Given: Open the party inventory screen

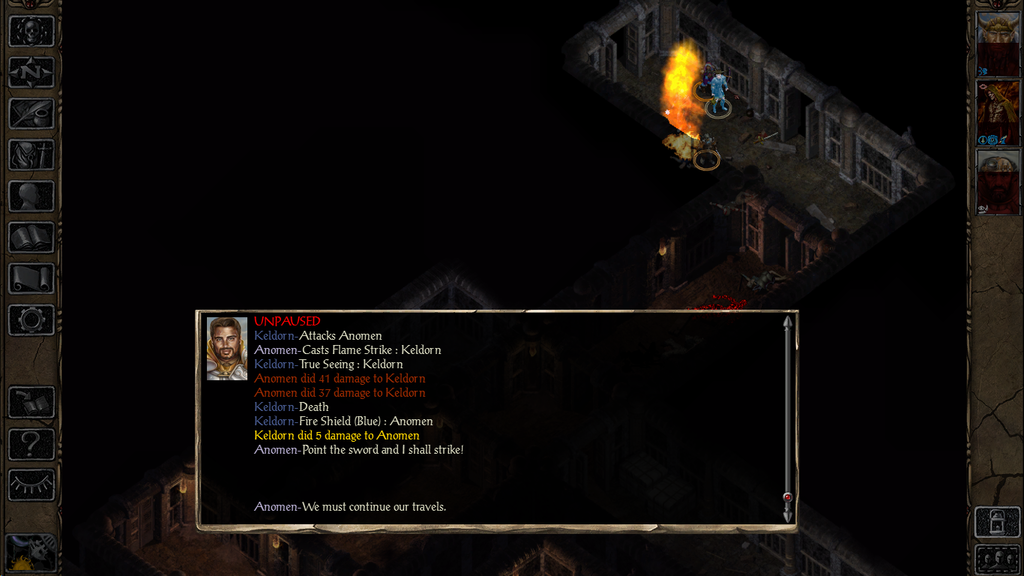Looking at the screenshot, I should tap(31, 155).
